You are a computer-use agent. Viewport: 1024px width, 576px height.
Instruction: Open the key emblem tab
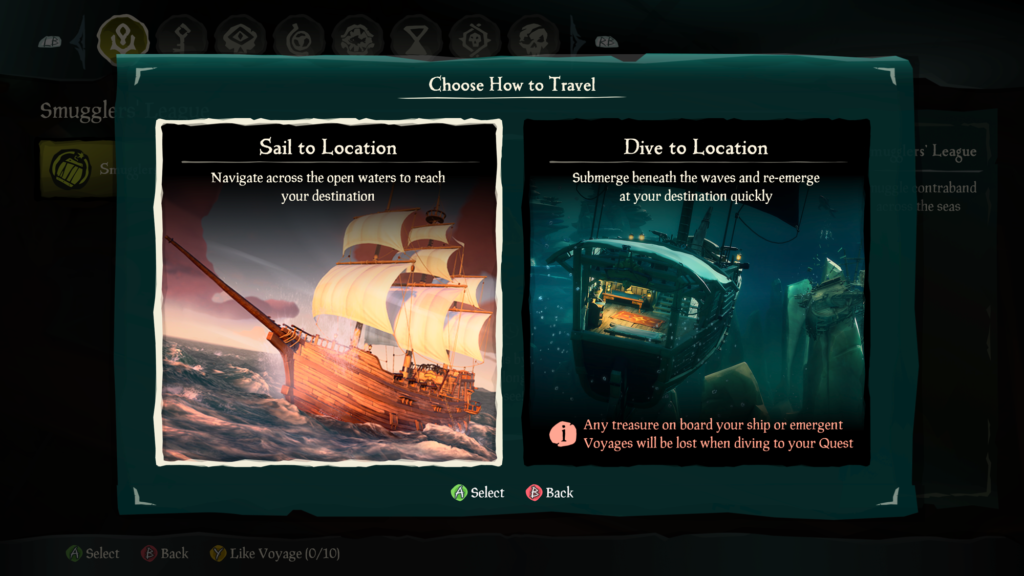point(182,38)
